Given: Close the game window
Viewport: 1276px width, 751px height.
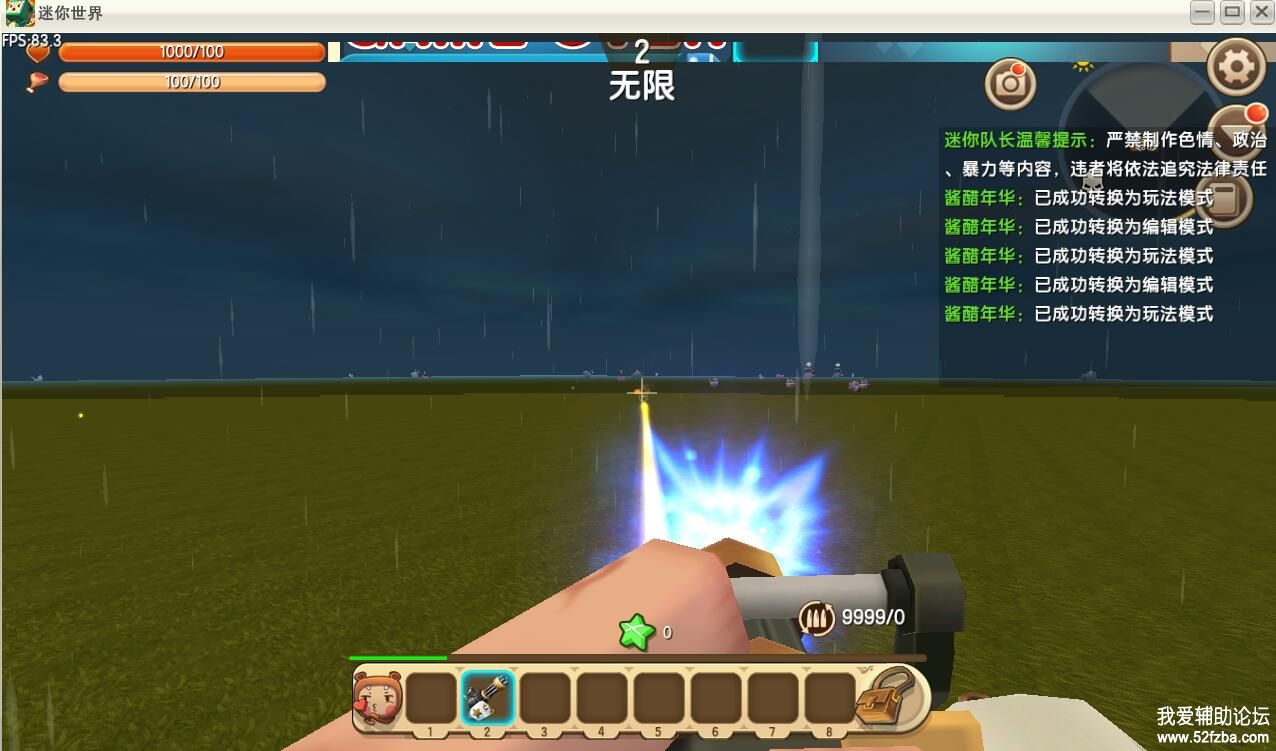Looking at the screenshot, I should (1261, 13).
